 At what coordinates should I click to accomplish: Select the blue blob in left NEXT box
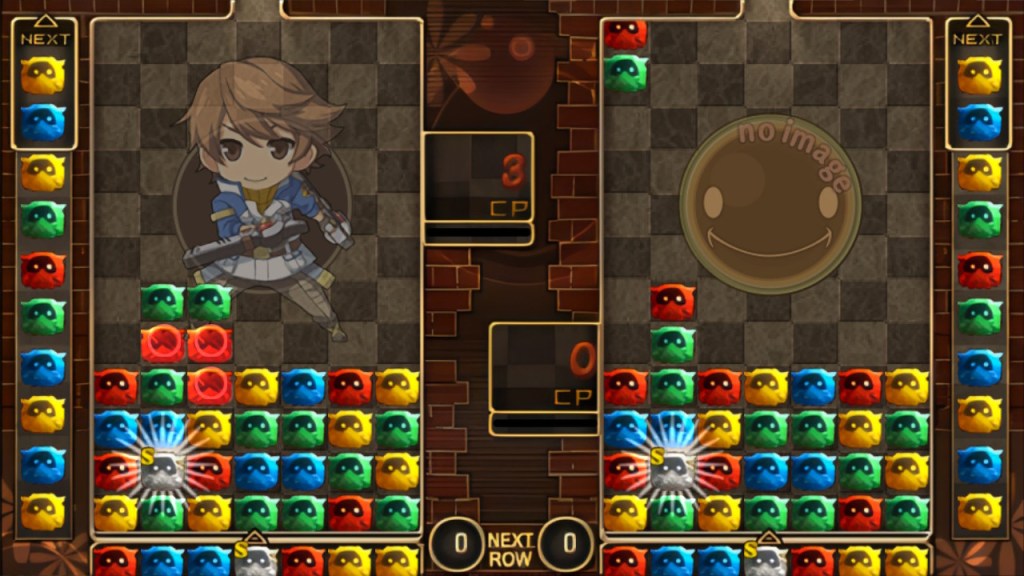point(43,122)
